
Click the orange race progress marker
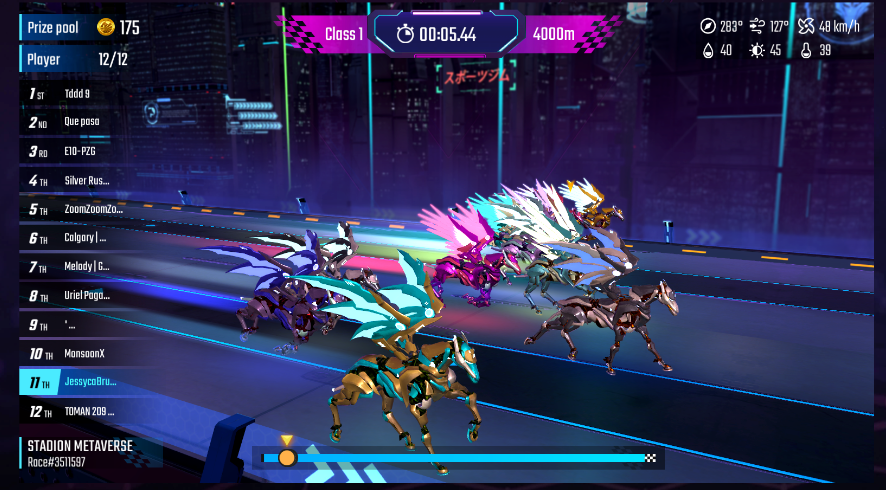(287, 458)
